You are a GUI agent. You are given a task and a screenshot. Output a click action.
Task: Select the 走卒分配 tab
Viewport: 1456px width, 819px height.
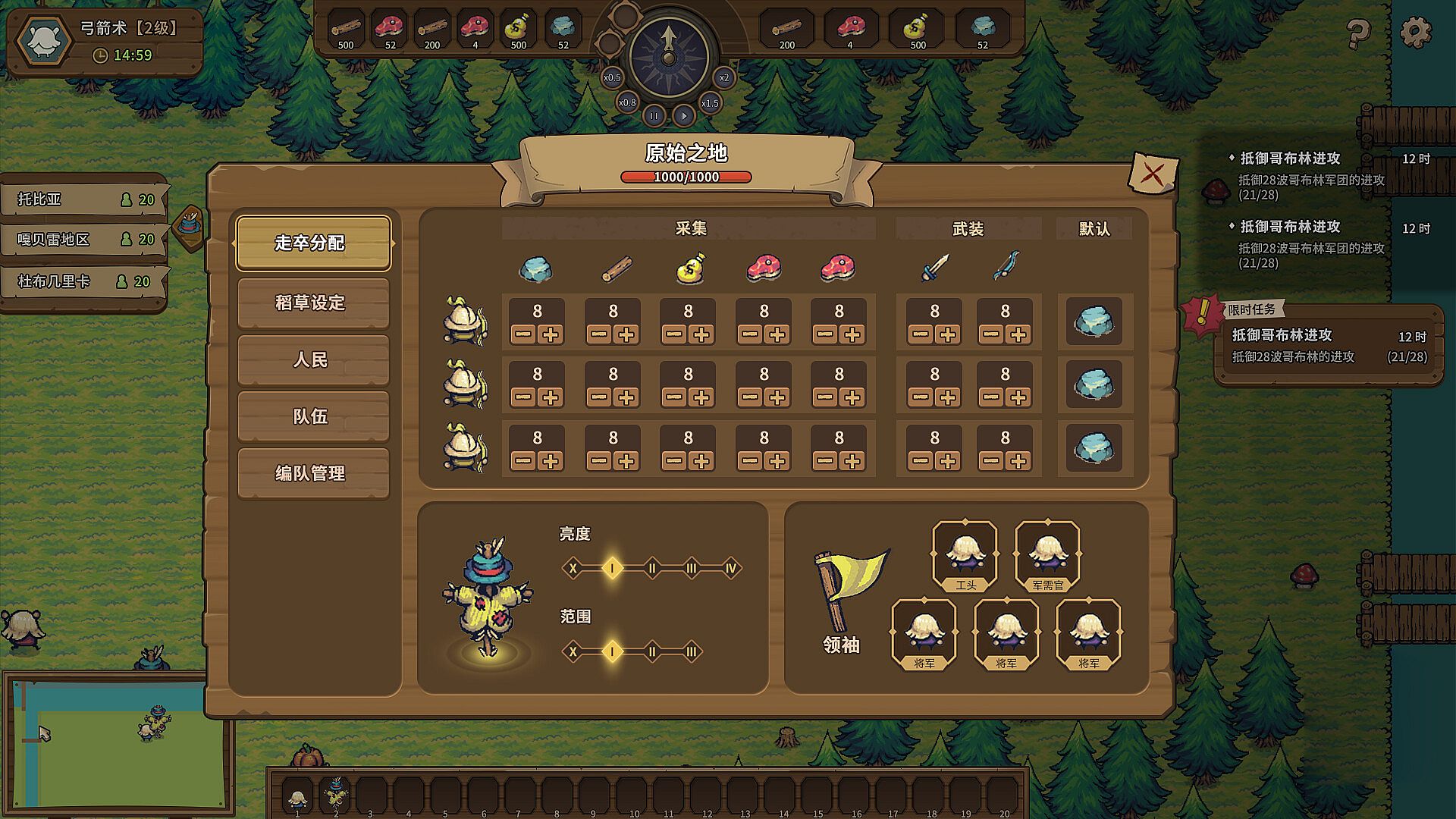click(x=312, y=243)
